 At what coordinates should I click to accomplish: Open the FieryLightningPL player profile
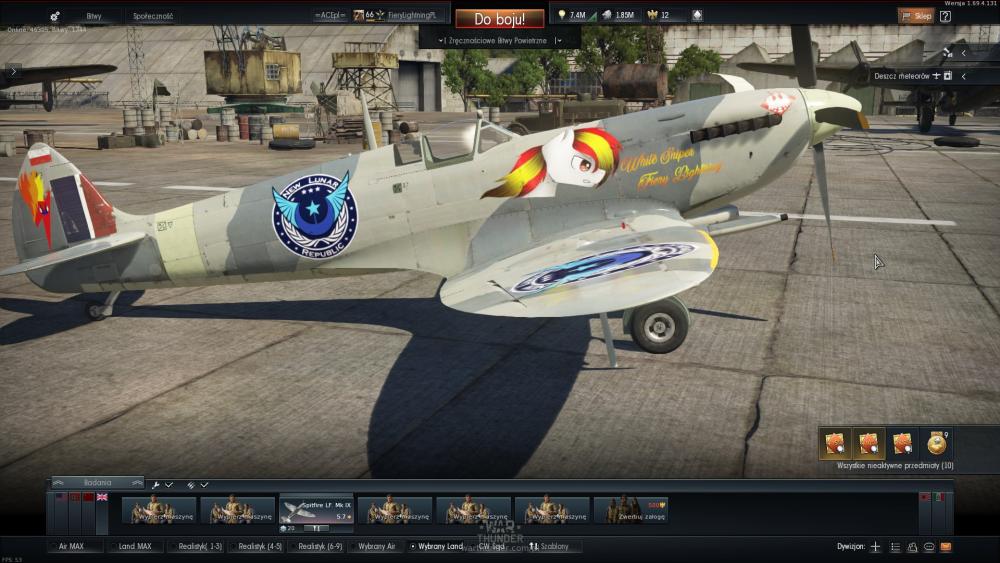click(412, 15)
